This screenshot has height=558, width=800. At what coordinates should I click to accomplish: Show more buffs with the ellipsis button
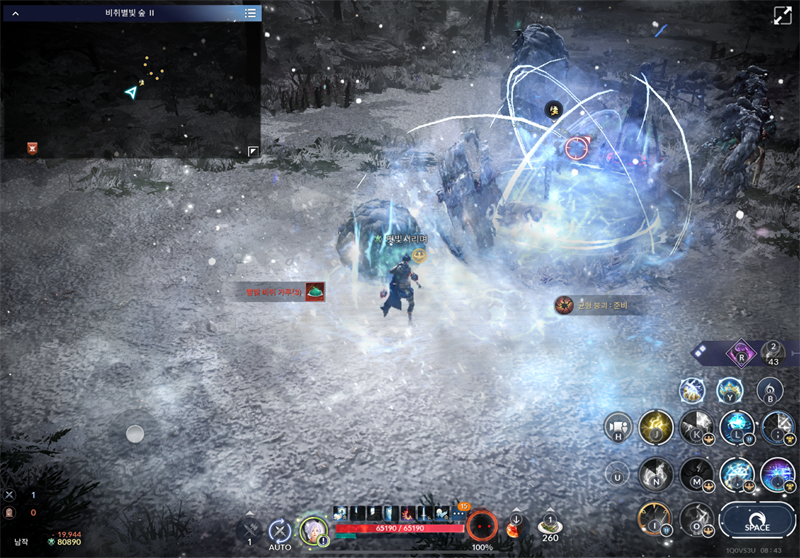coord(460,513)
